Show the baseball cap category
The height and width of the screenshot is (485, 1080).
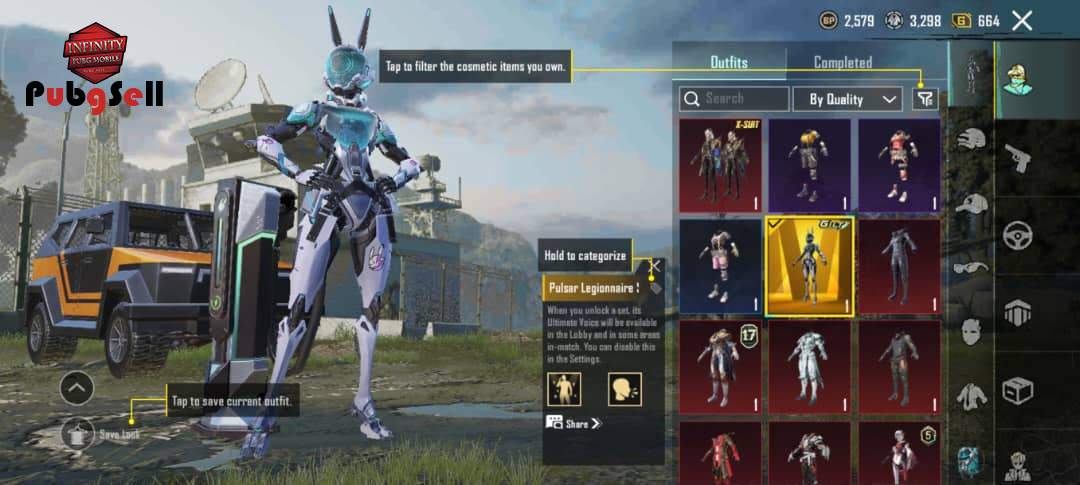(x=971, y=203)
